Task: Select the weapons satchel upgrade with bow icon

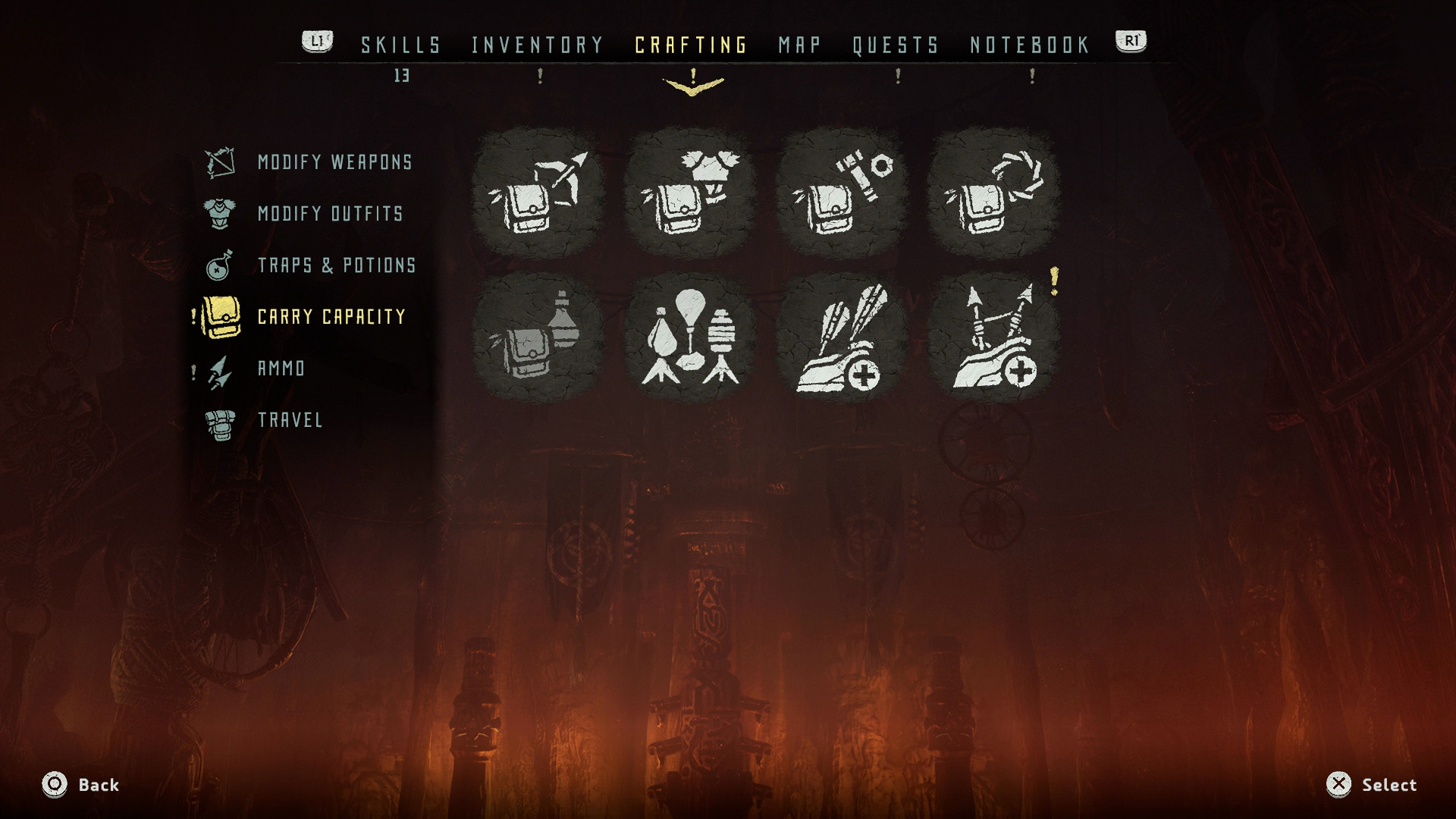Action: point(538,193)
